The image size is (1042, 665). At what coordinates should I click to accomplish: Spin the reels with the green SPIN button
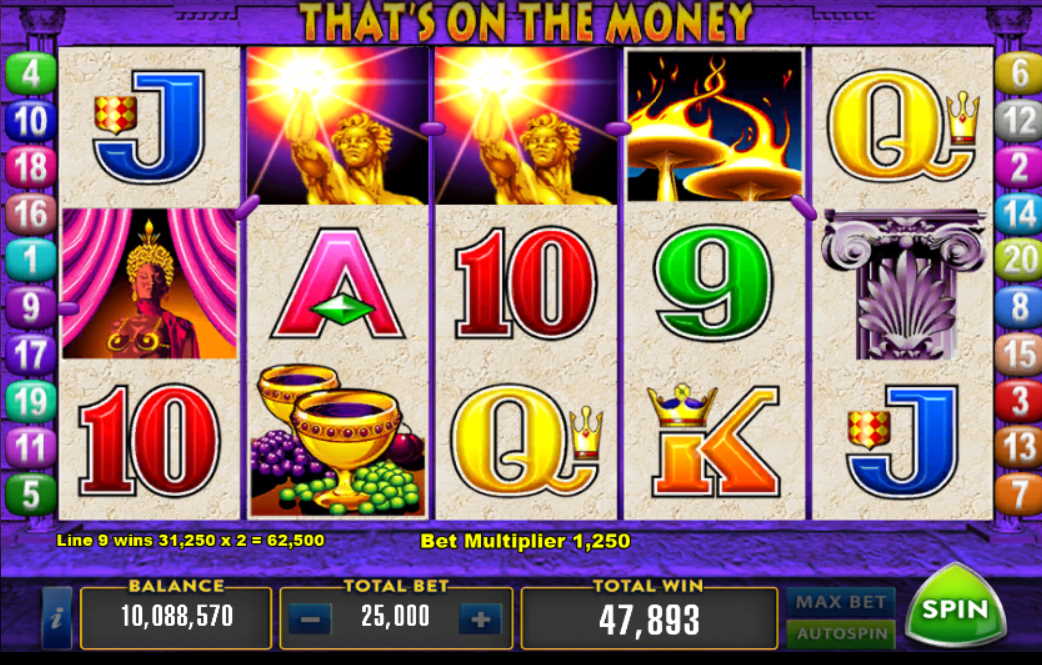(954, 607)
